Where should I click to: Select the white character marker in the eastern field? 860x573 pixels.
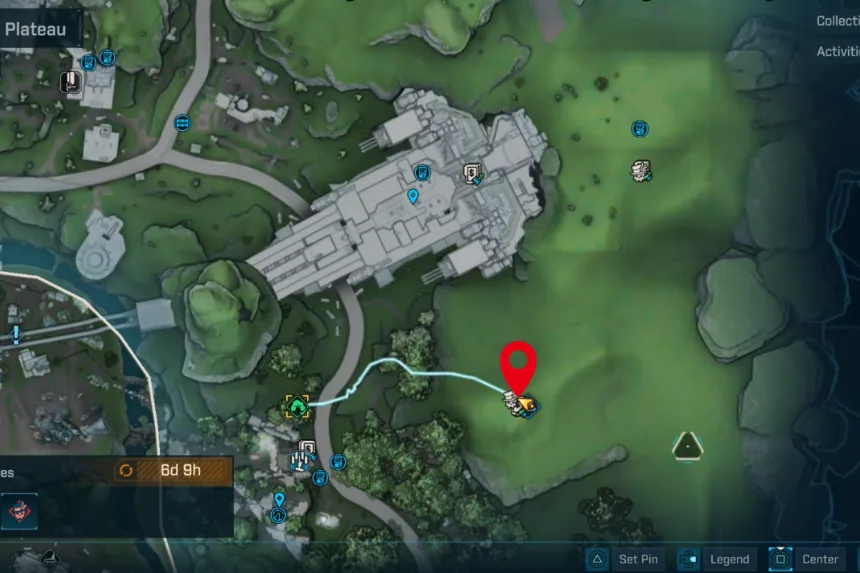641,171
